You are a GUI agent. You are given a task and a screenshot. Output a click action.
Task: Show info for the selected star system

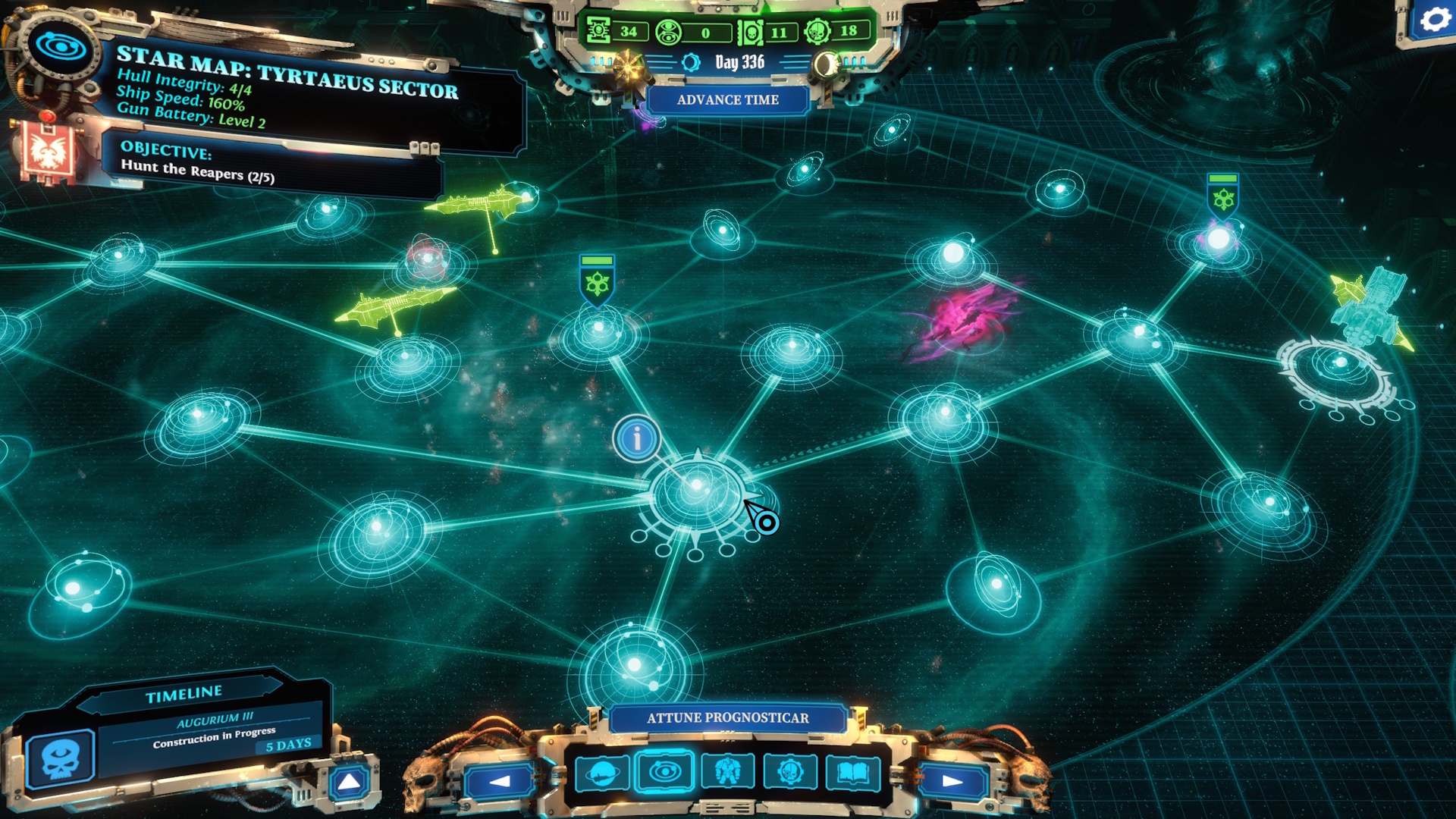click(636, 438)
